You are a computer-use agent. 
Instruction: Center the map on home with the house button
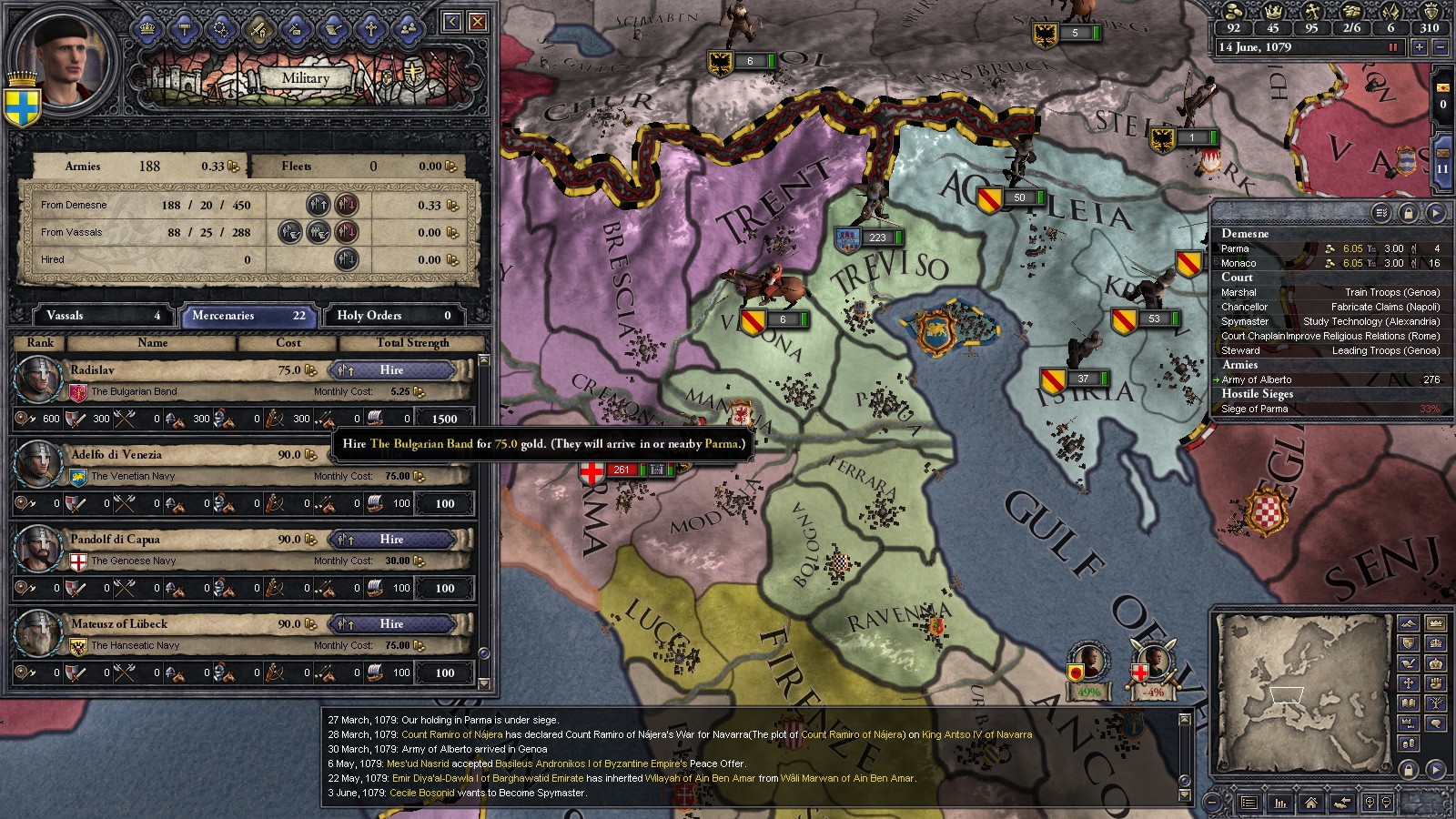point(1310,803)
